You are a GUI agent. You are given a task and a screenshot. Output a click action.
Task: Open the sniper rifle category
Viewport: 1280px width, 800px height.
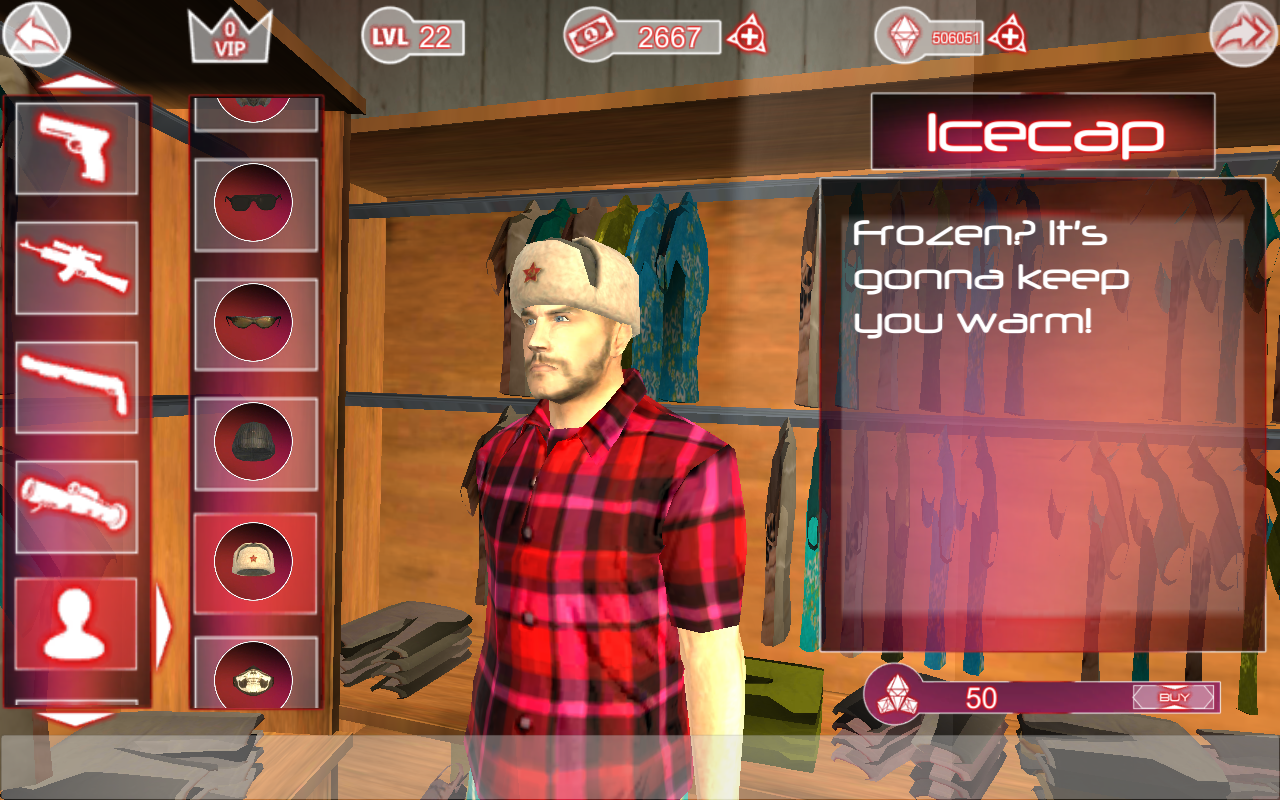pos(77,267)
